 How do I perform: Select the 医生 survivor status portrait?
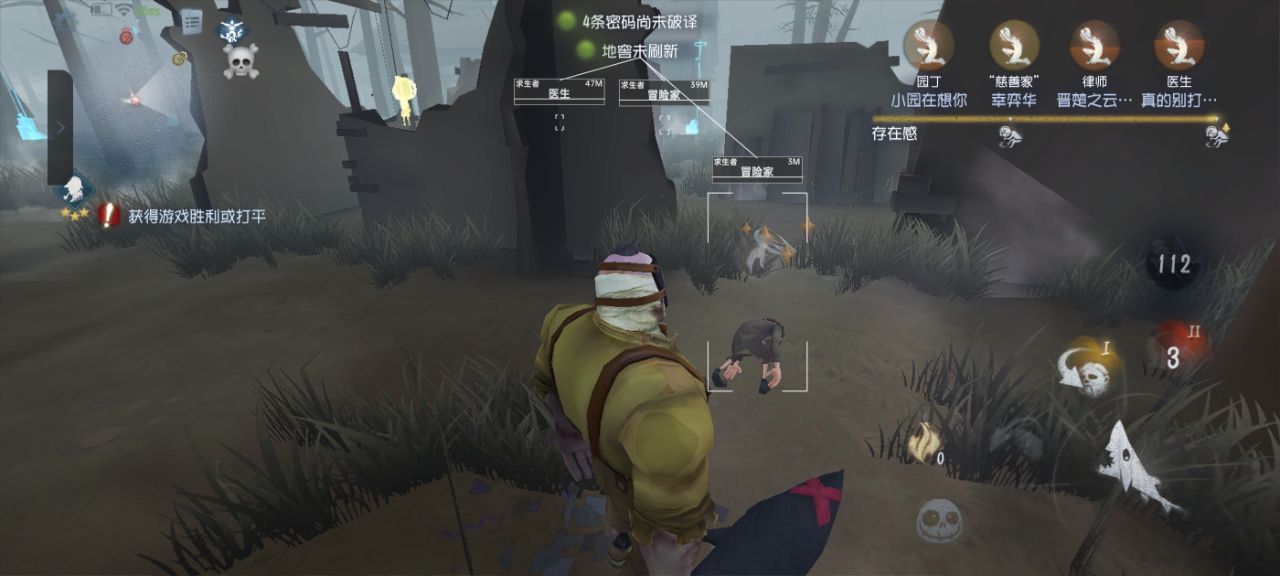[x=1179, y=46]
